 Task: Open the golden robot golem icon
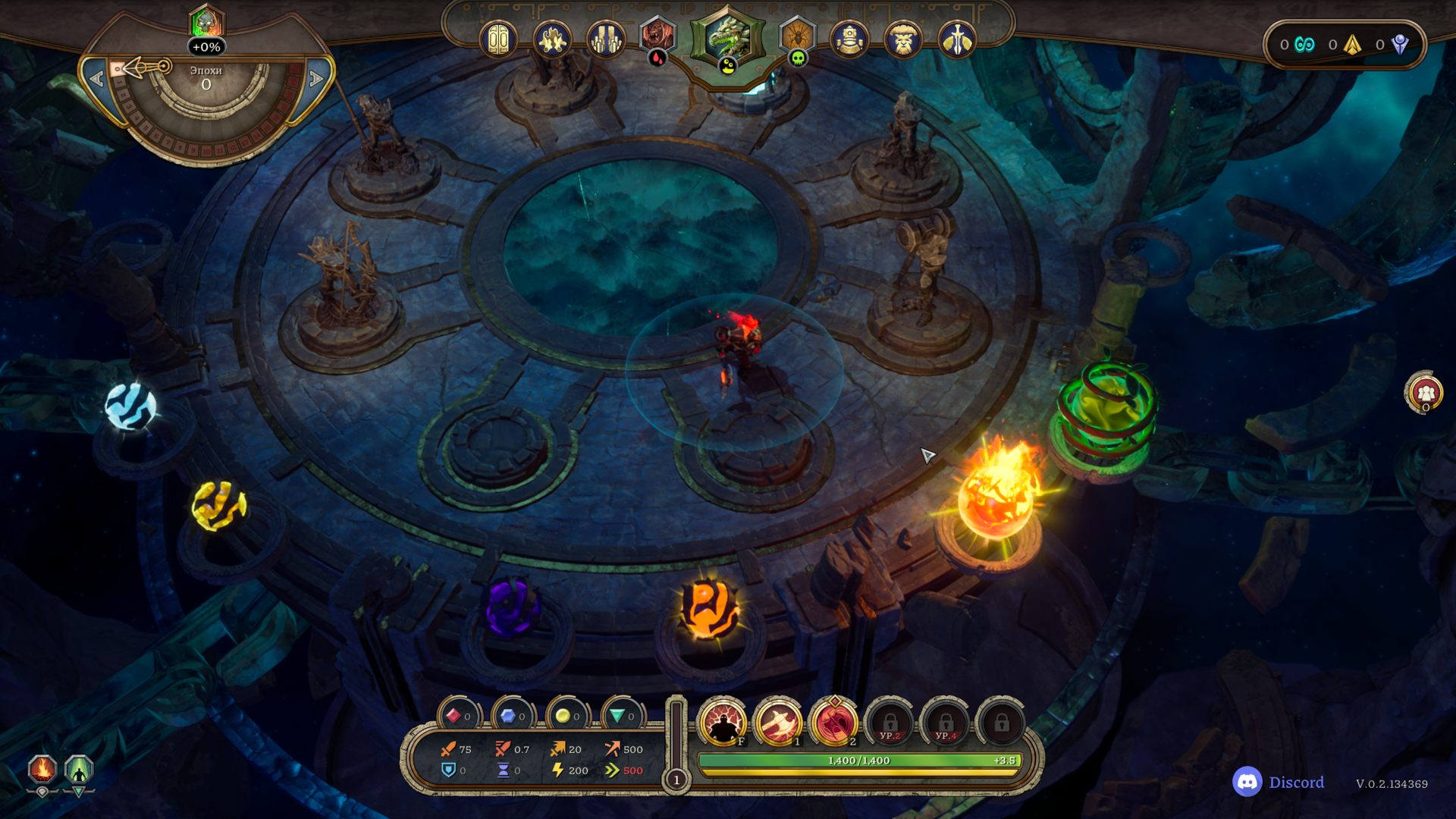(849, 39)
